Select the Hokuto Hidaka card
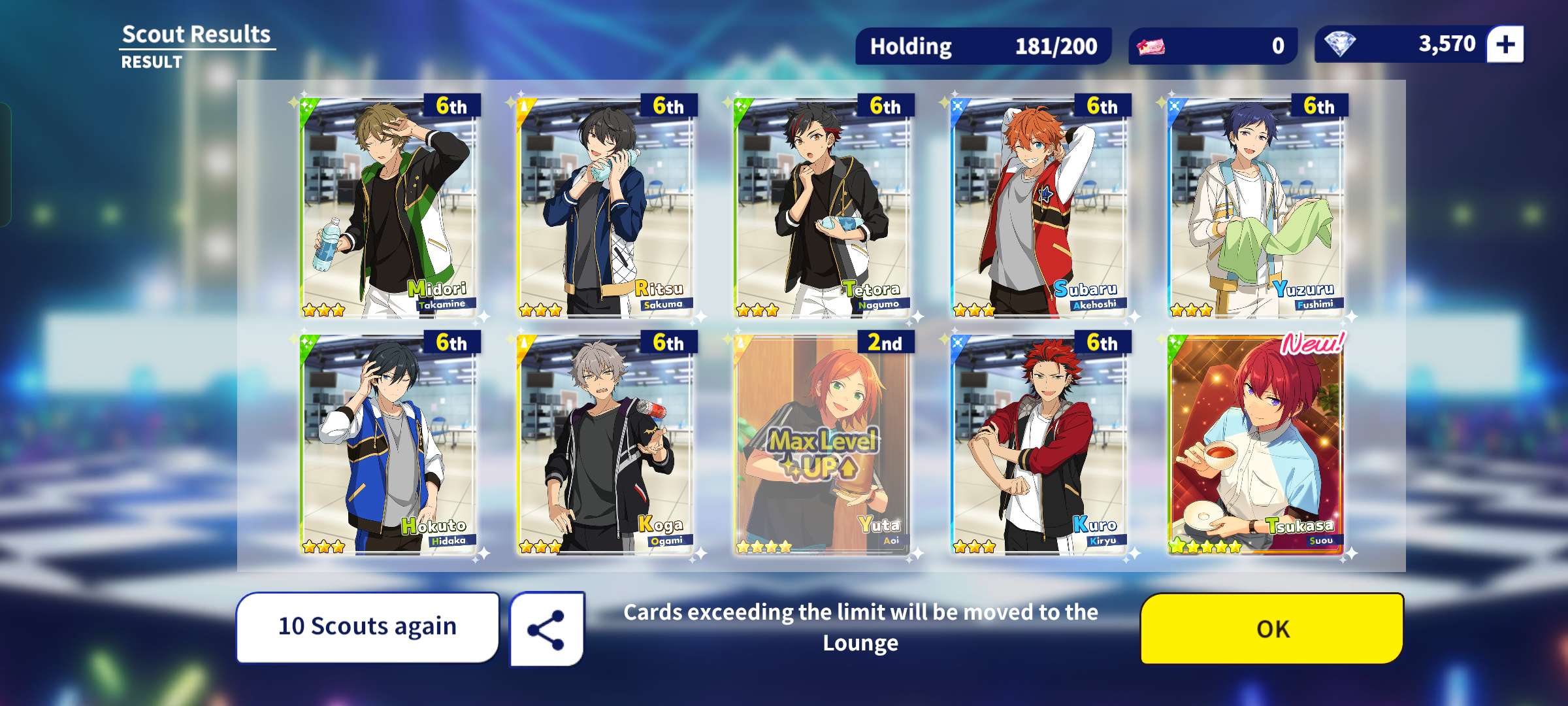The image size is (1568, 706). coord(389,445)
